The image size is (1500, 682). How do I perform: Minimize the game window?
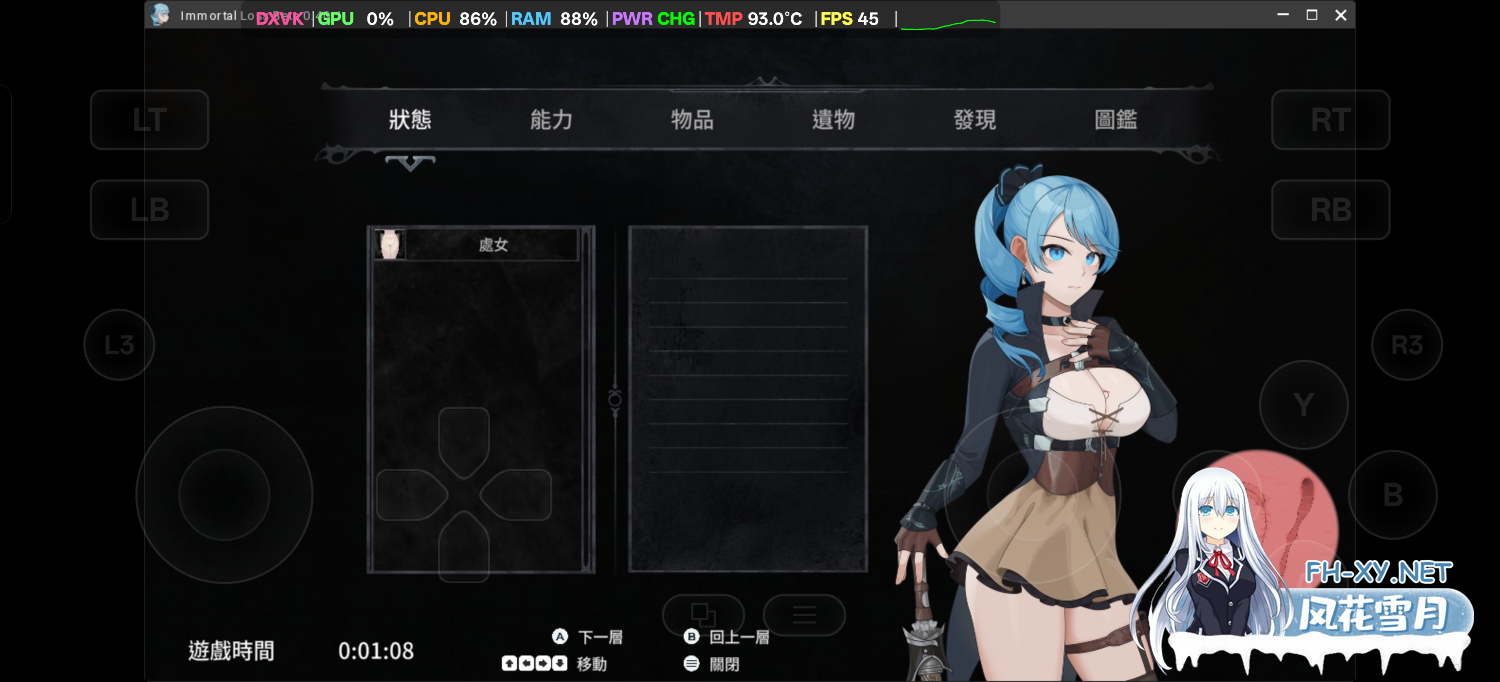(1283, 15)
